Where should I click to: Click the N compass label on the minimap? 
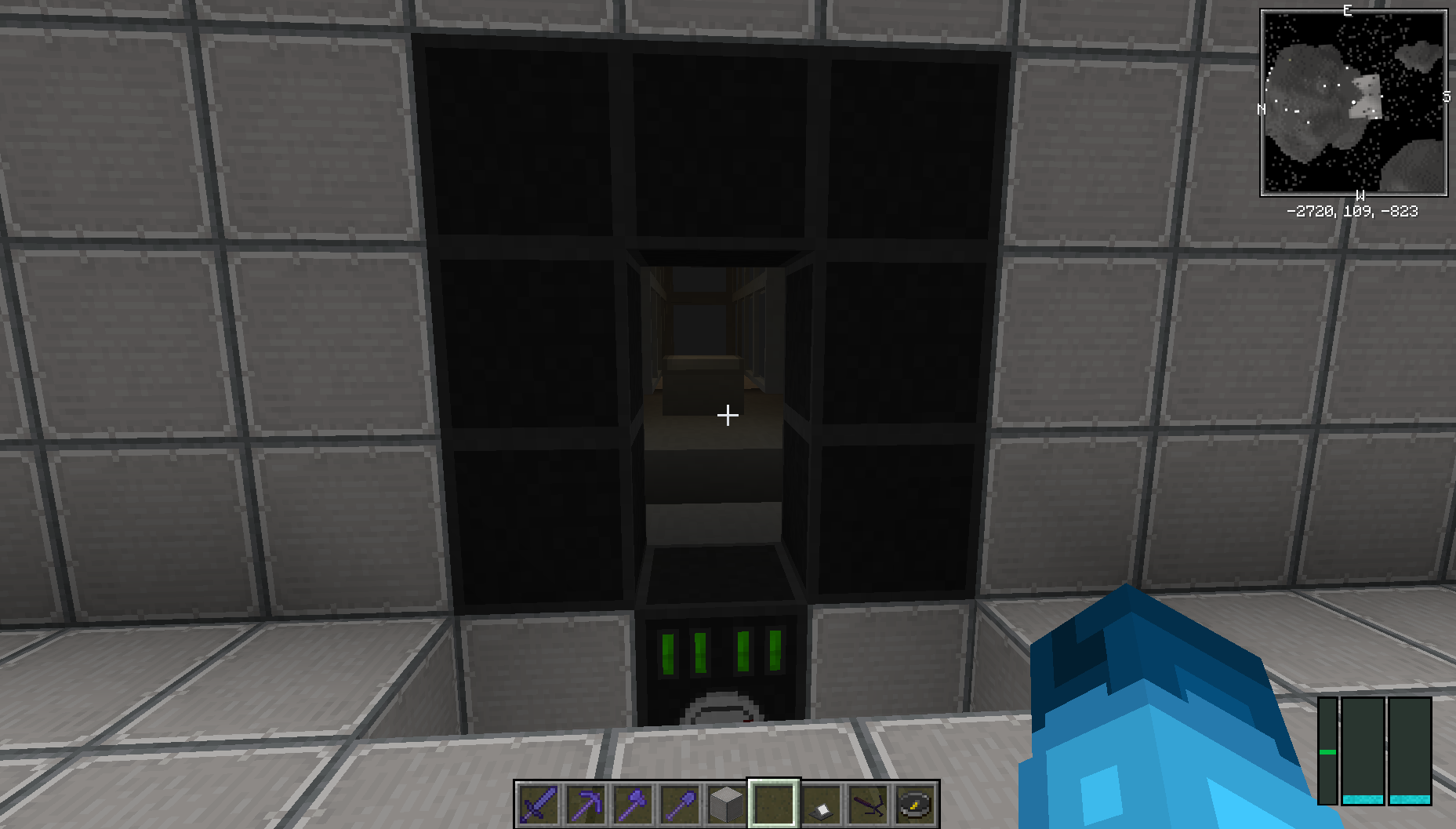(1262, 110)
